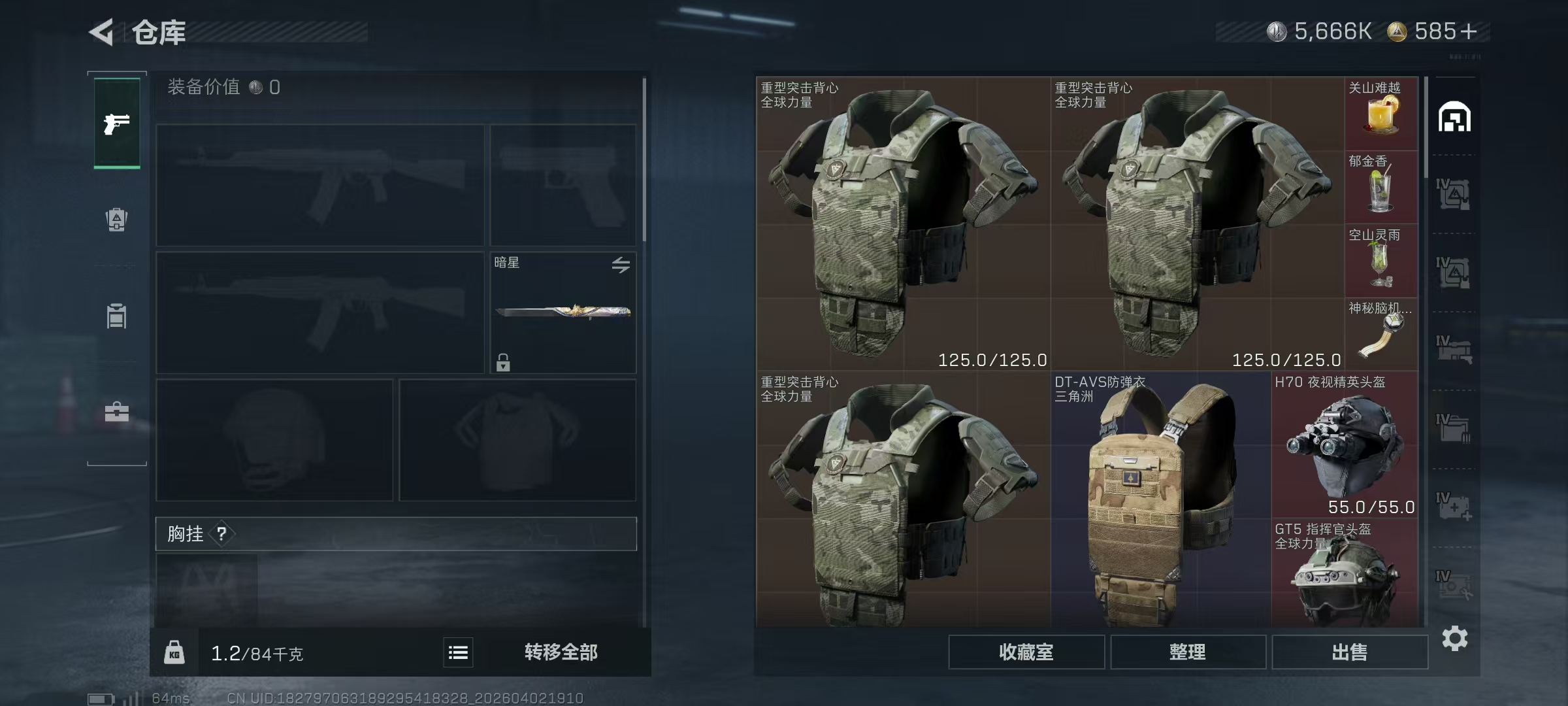Go back from the 仓库 warehouse screen
The height and width of the screenshot is (706, 1568).
tap(103, 32)
